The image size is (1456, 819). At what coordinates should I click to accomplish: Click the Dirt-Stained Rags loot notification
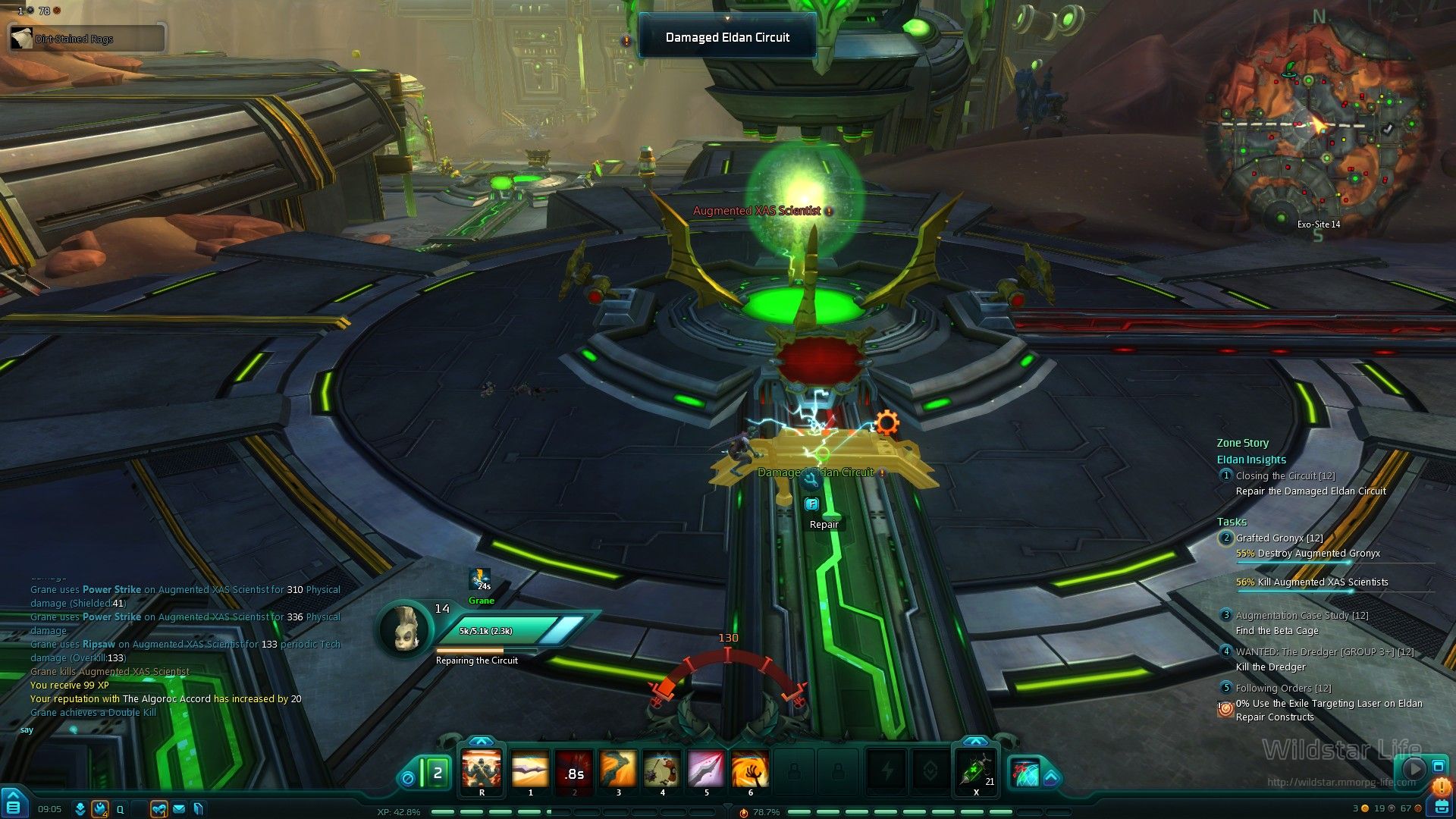(86, 38)
